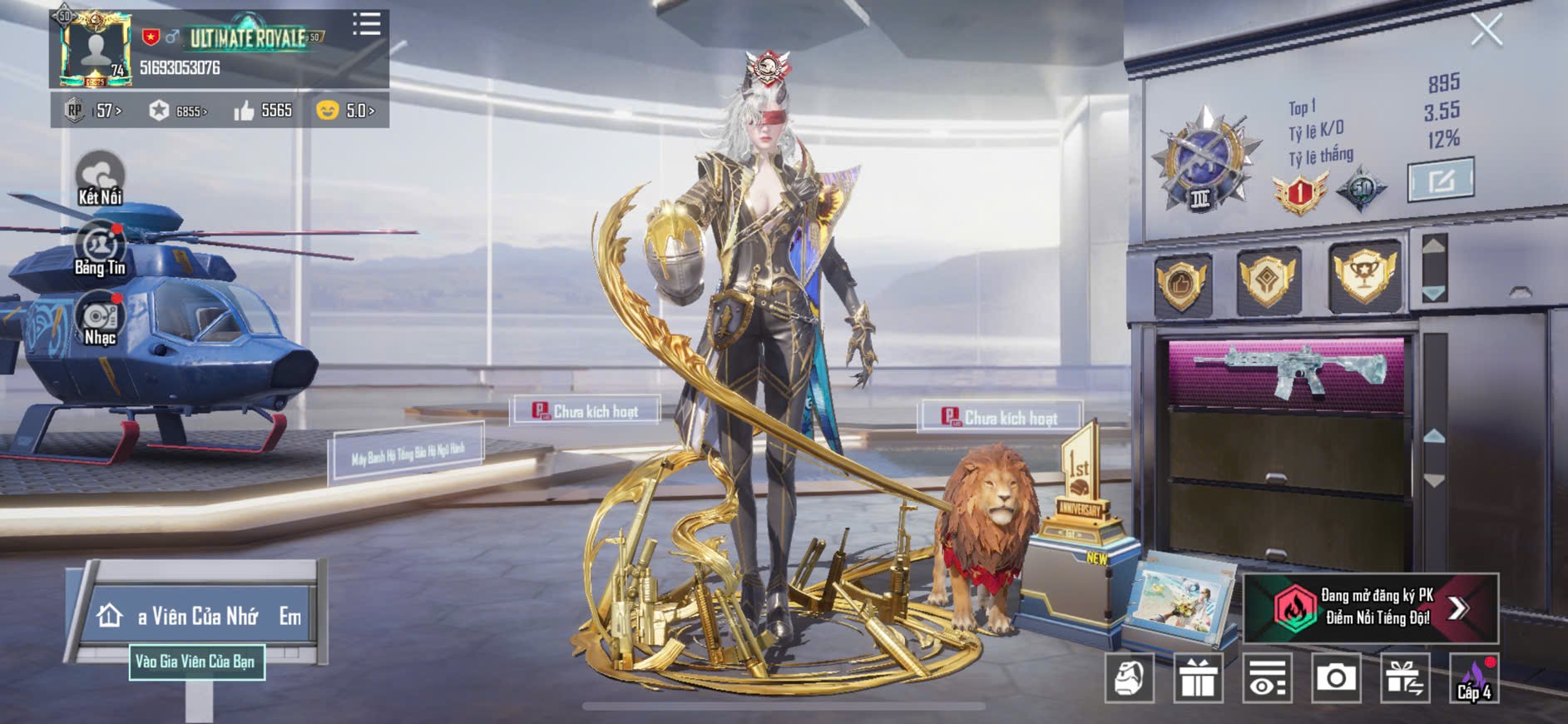
Task: Open the list menu icon beside the title
Action: point(366,24)
